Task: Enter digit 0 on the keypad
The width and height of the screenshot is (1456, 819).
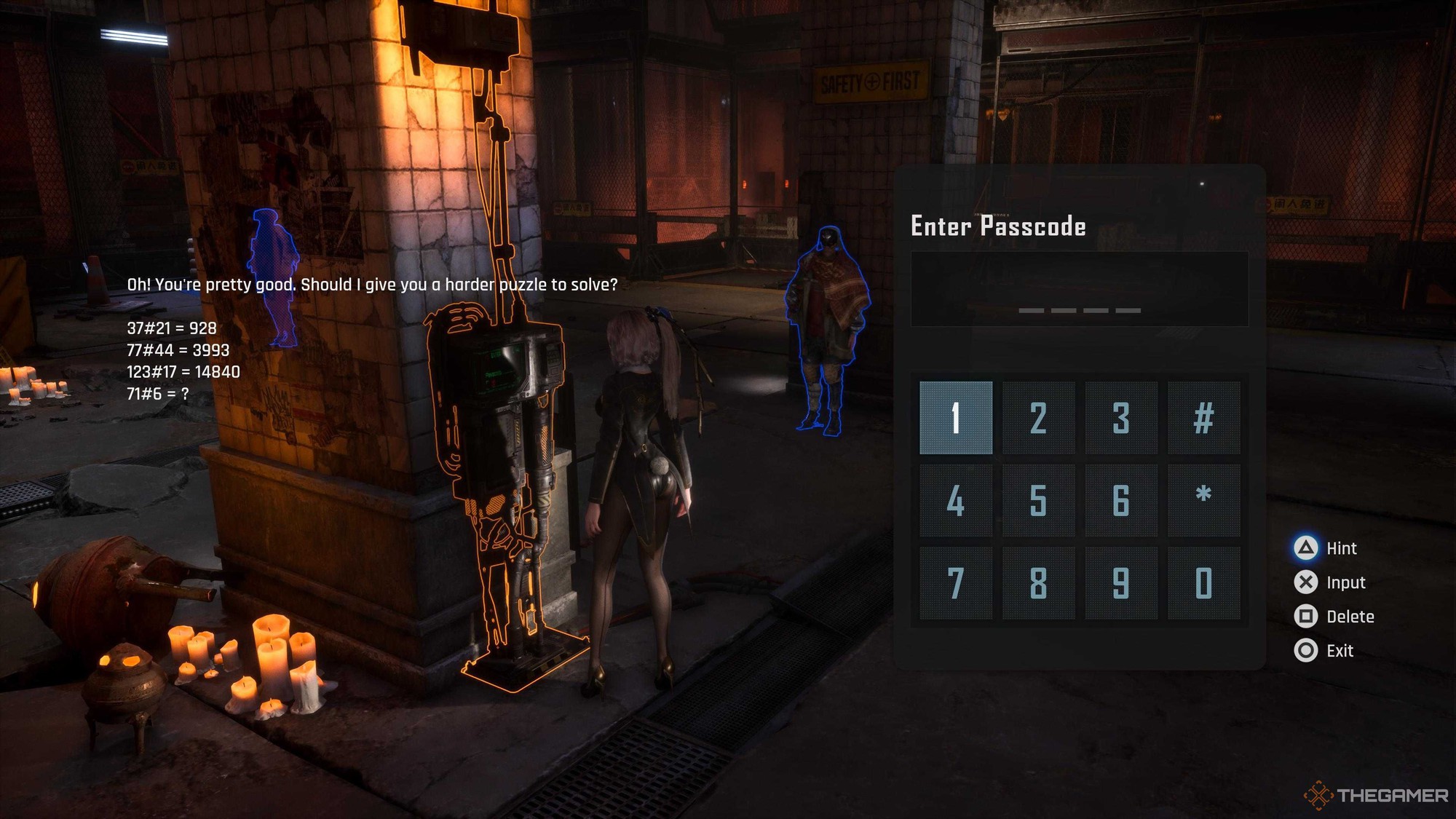Action: [1203, 583]
